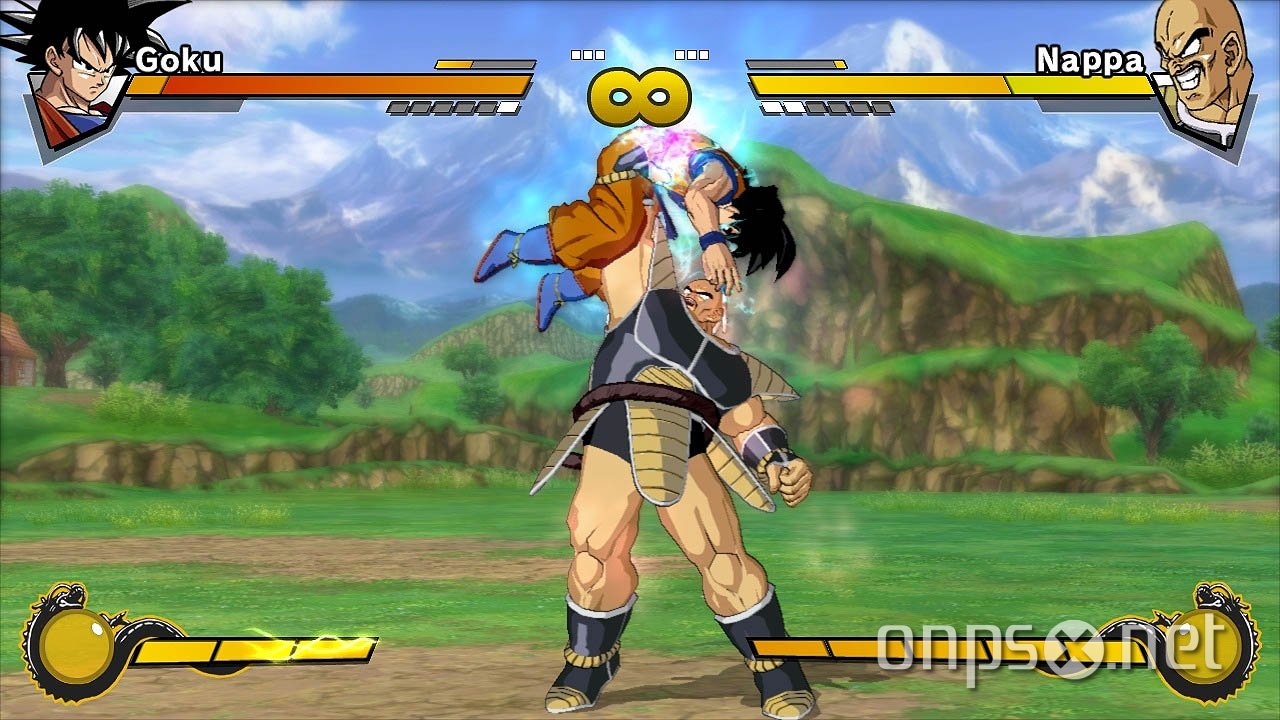This screenshot has width=1280, height=720.
Task: Click the infinity timer symbol
Action: pyautogui.click(x=640, y=95)
